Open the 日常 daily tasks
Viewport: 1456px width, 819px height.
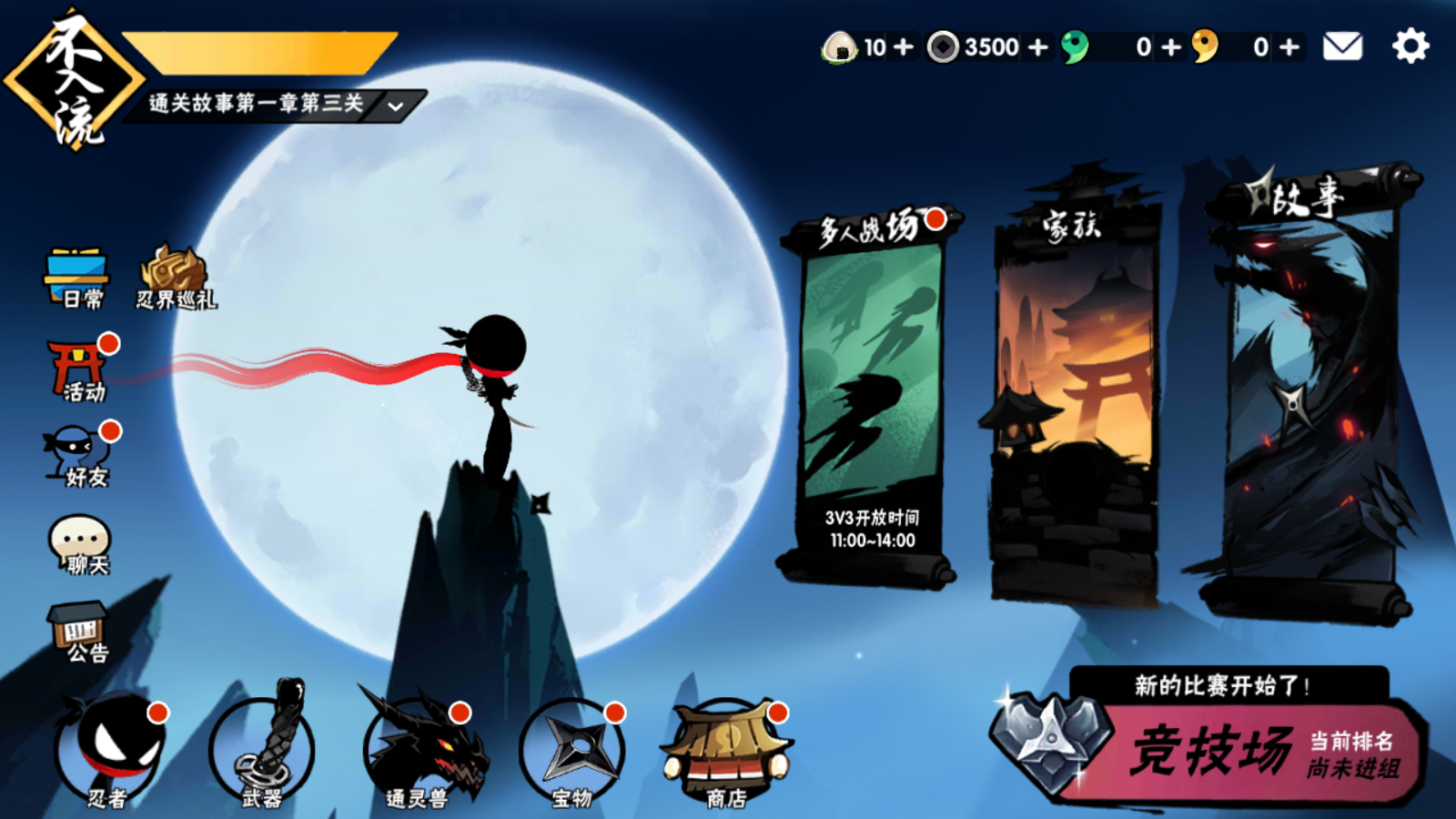click(x=78, y=278)
